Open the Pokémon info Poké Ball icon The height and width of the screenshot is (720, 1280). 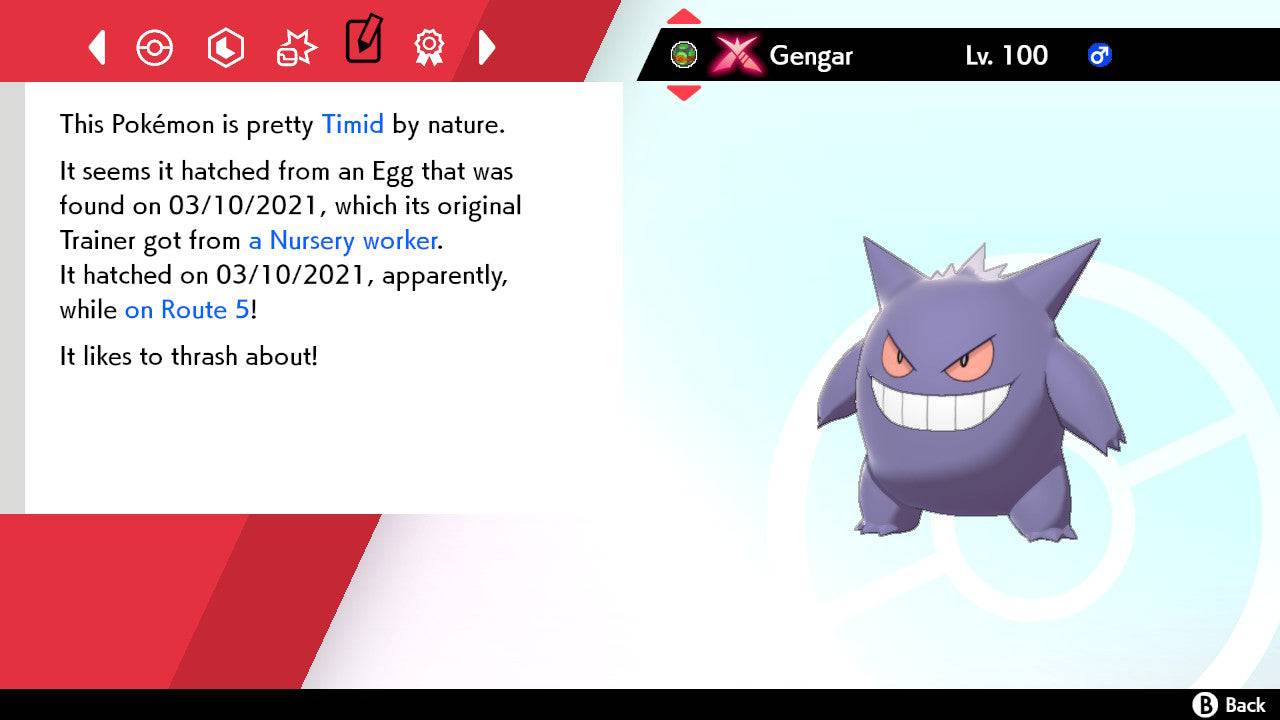pyautogui.click(x=155, y=47)
